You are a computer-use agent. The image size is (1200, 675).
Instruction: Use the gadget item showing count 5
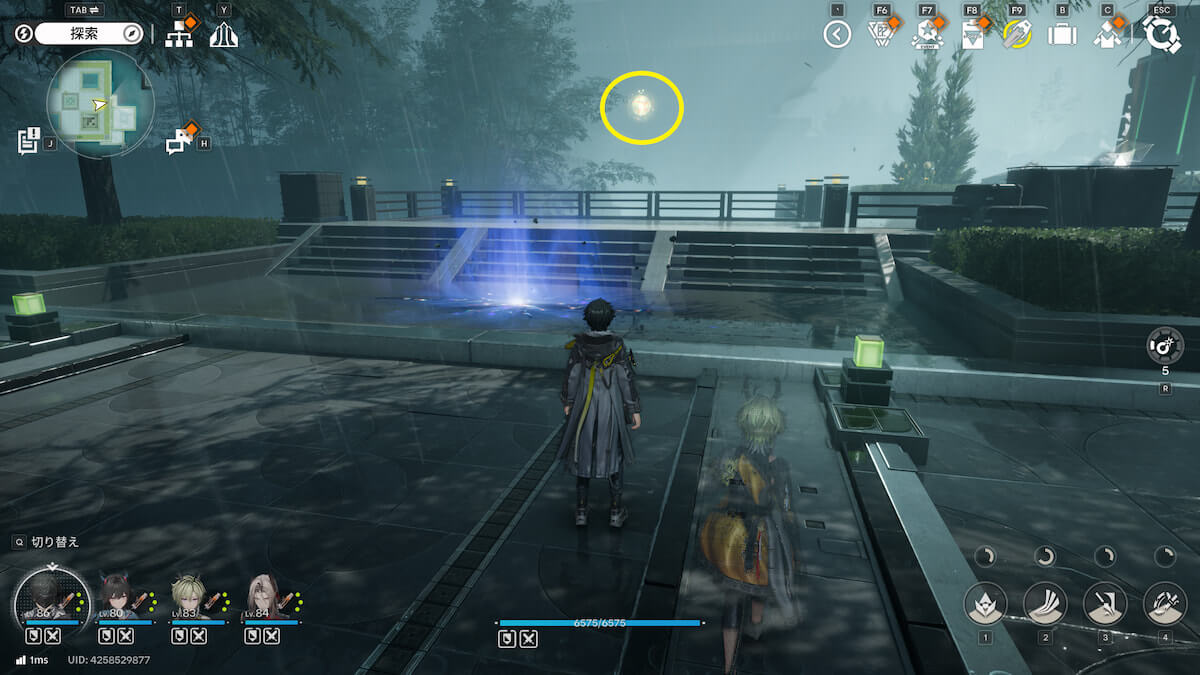click(1165, 346)
